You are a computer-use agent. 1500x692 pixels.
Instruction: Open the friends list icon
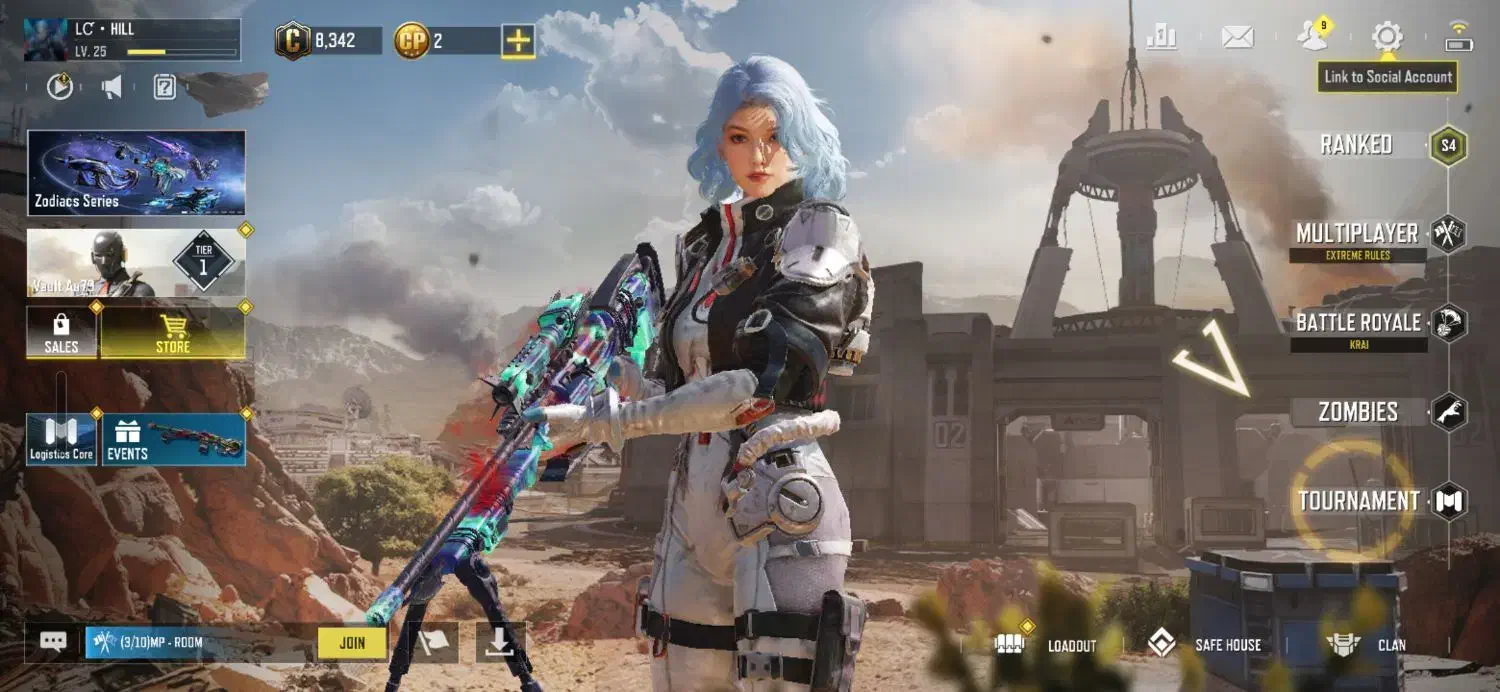(x=1312, y=37)
